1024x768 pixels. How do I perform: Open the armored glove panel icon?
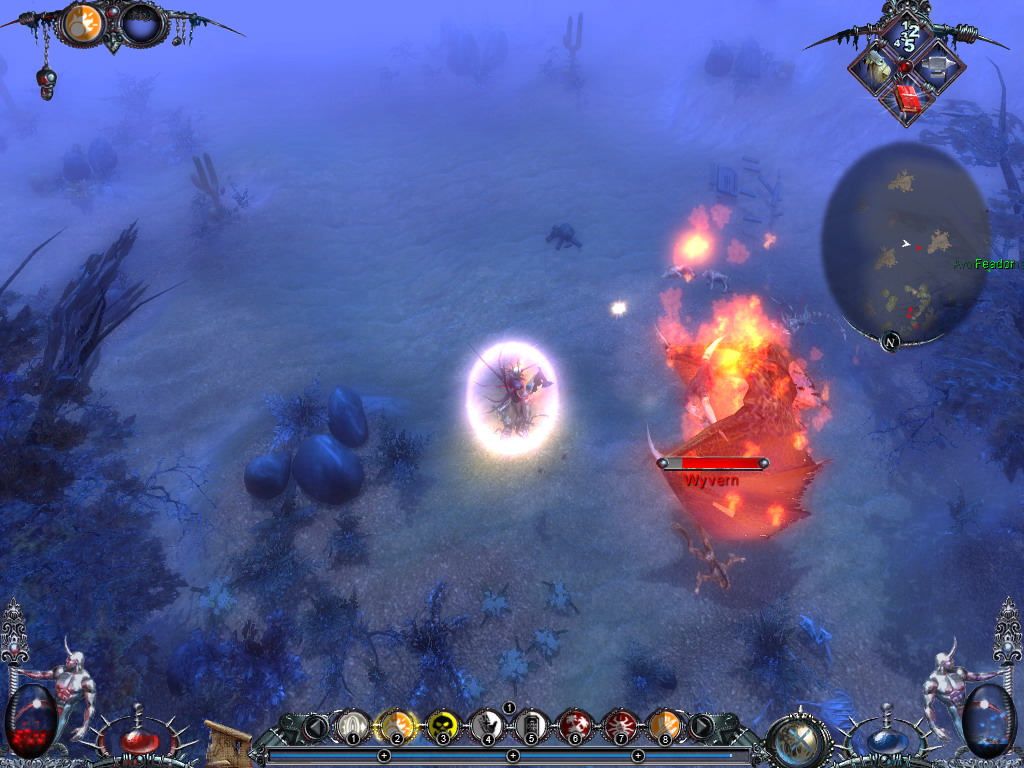click(x=876, y=67)
